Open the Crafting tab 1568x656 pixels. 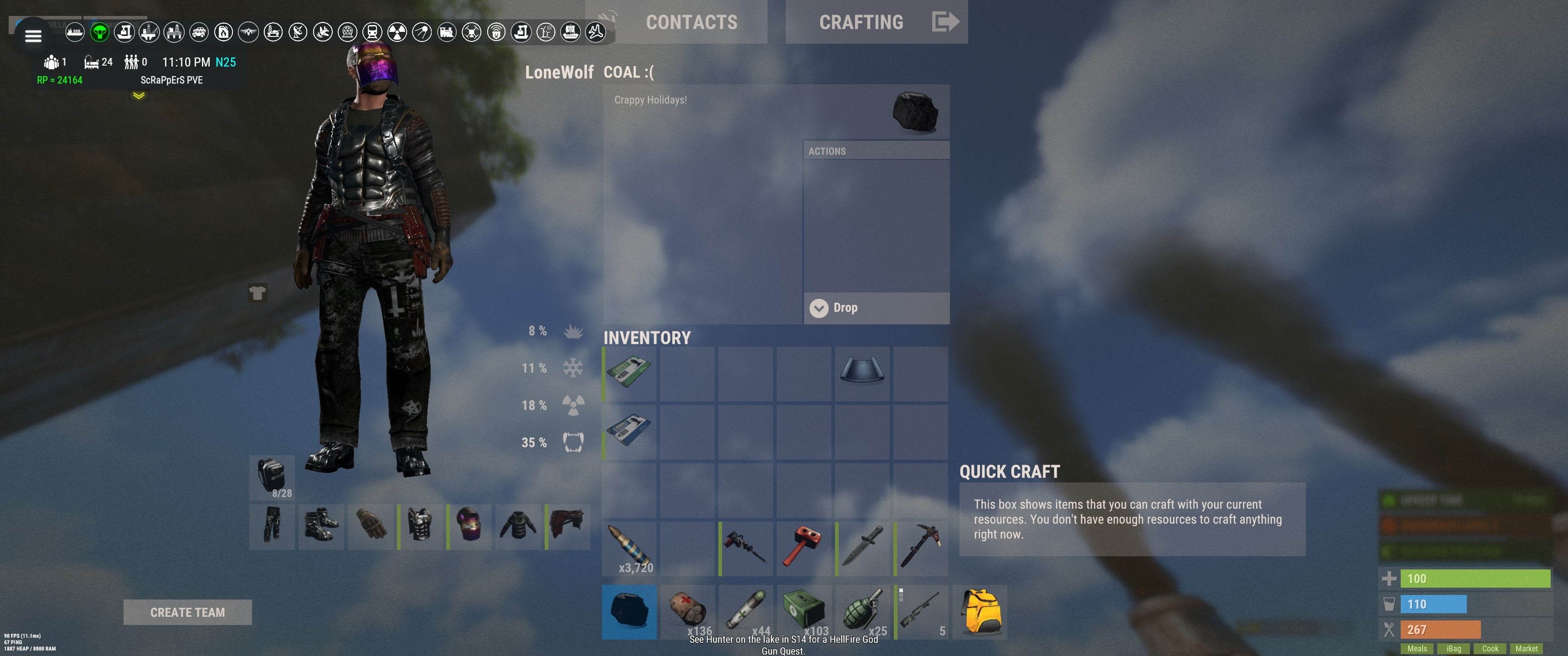tap(861, 22)
